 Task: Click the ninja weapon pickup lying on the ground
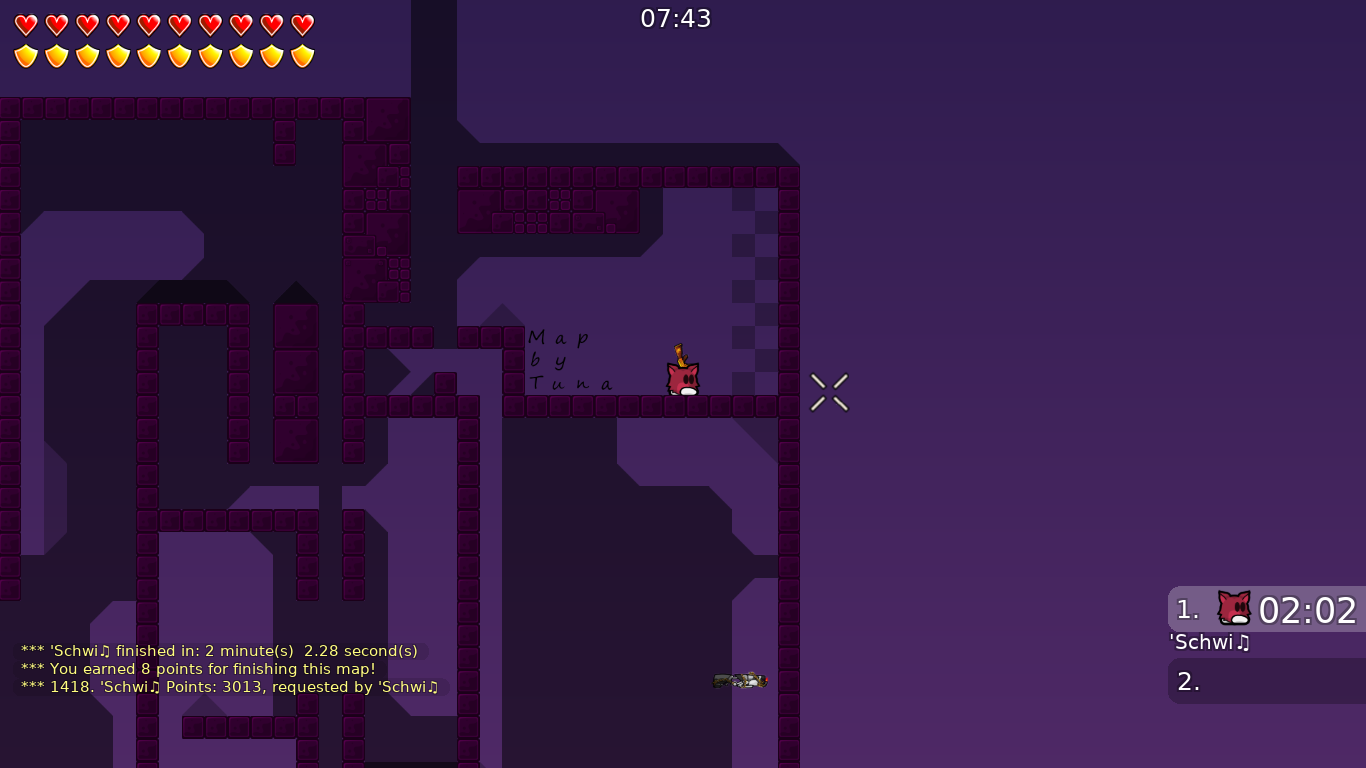coord(739,680)
